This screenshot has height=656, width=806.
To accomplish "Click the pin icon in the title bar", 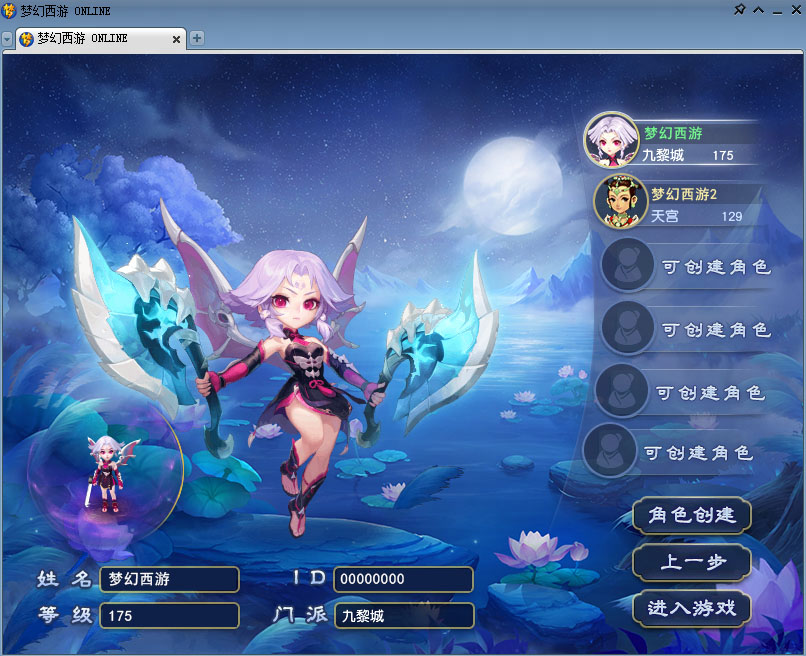I will 739,10.
